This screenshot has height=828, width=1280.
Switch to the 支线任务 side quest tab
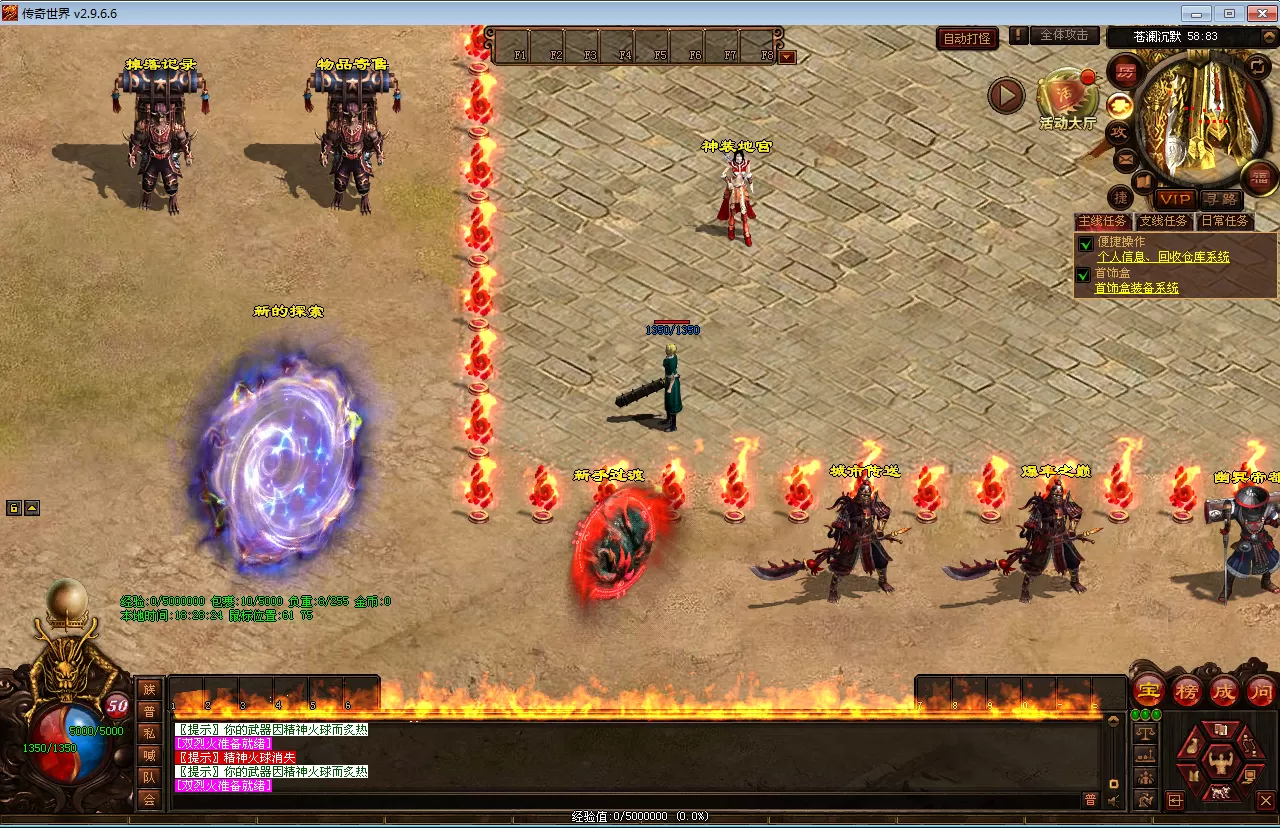(1164, 221)
